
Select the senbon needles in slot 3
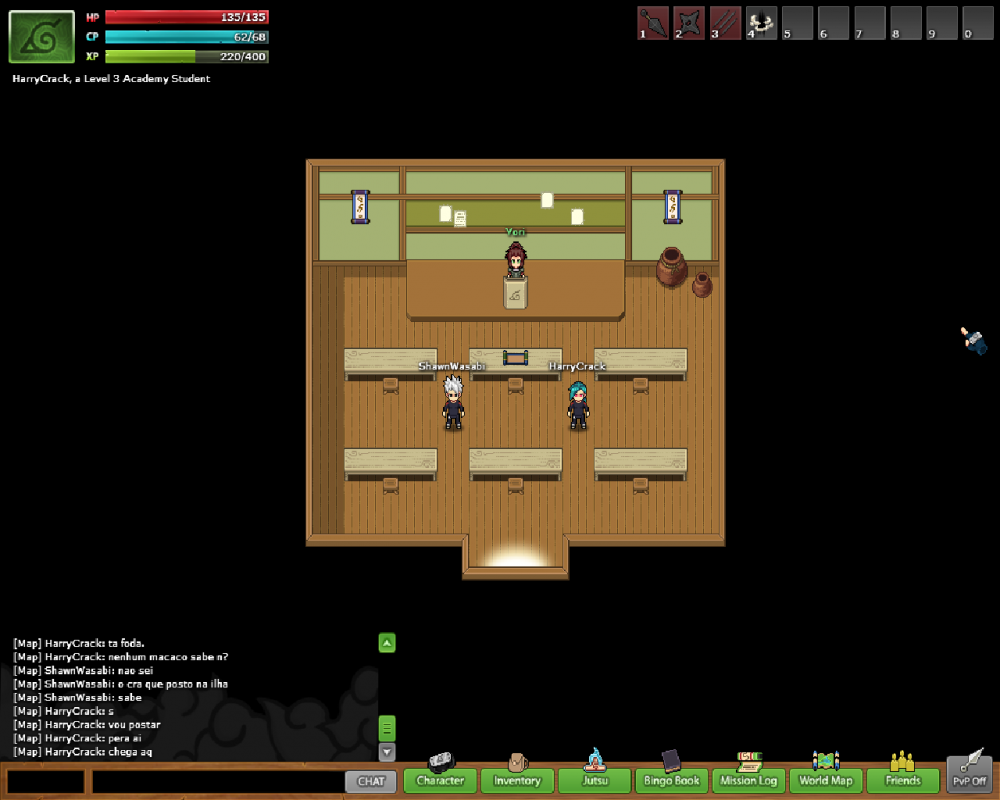[725, 22]
